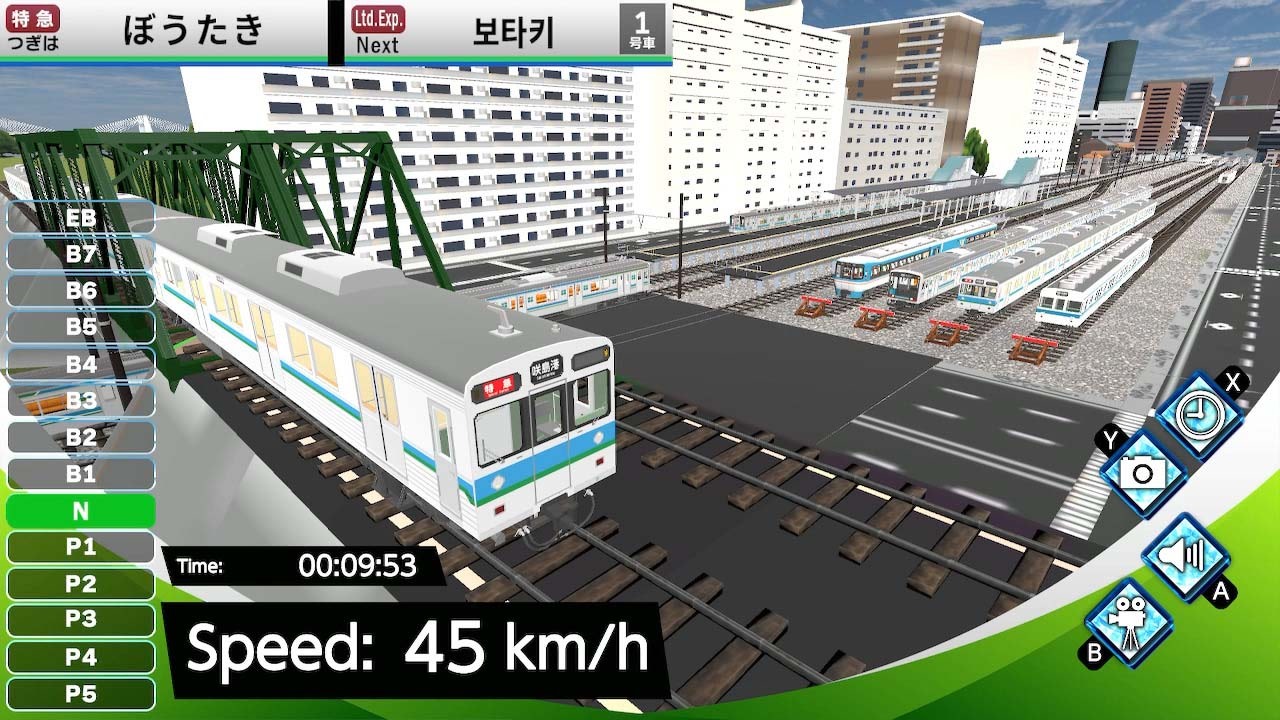Select brake notch B4
This screenshot has width=1280, height=720.
pos(78,364)
